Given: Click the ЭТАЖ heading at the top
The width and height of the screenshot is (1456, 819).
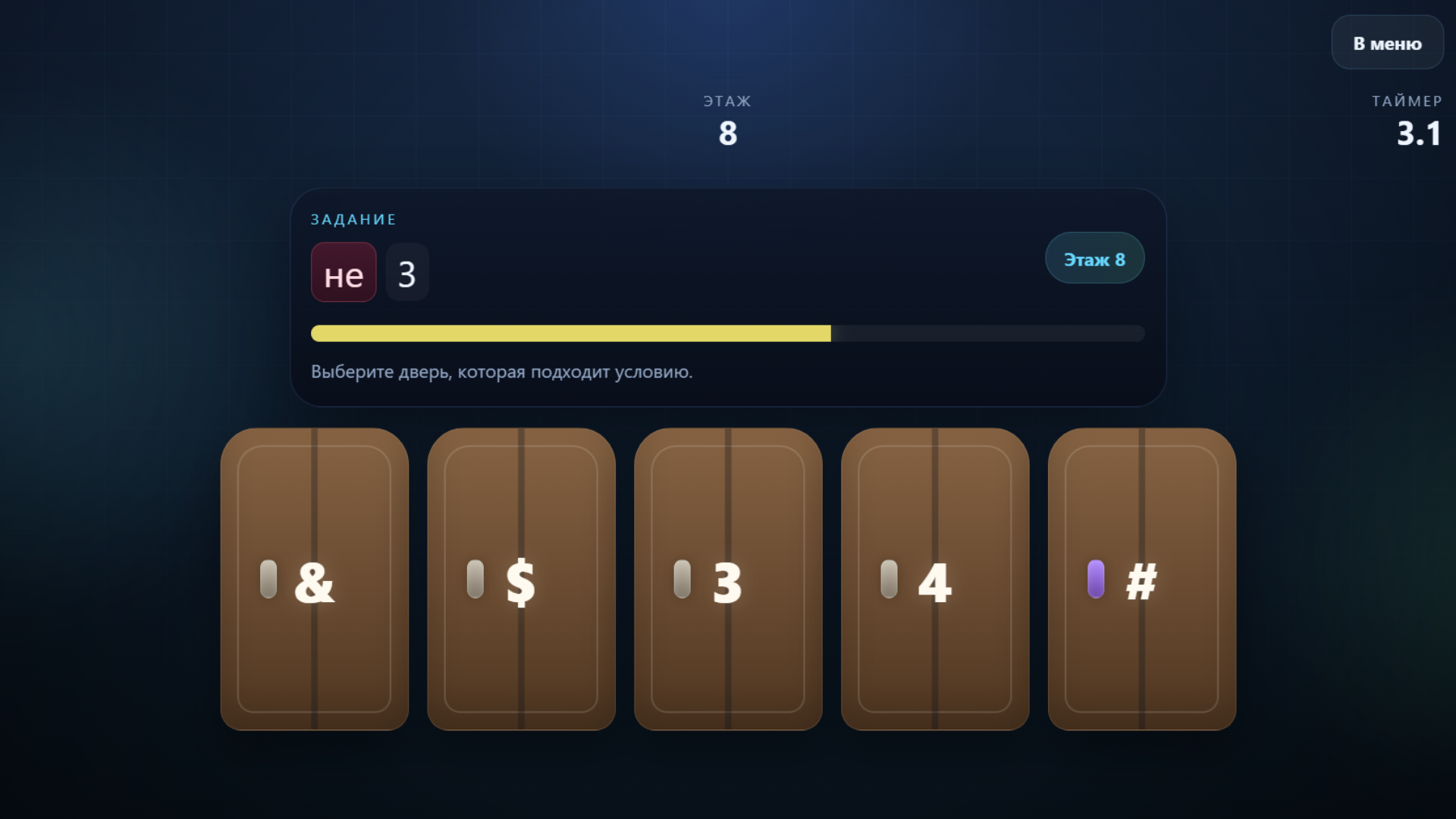Looking at the screenshot, I should pyautogui.click(x=727, y=100).
